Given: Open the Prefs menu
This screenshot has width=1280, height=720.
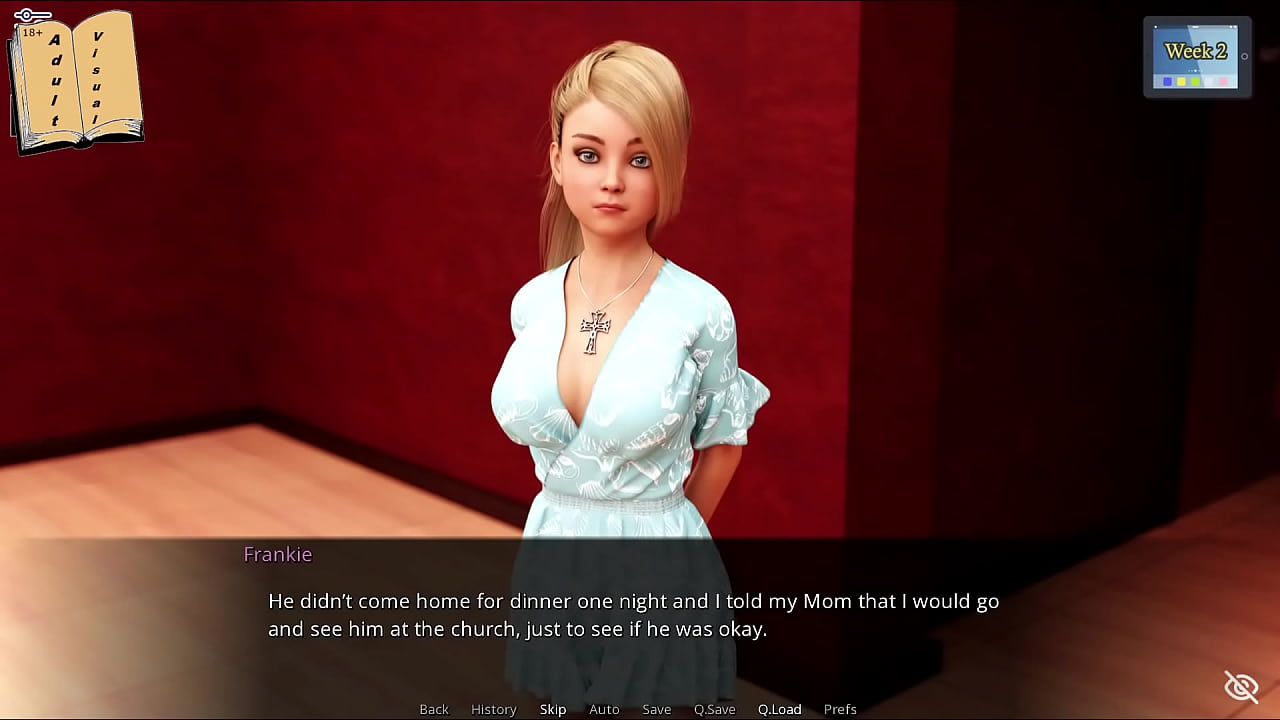Looking at the screenshot, I should click(x=840, y=709).
